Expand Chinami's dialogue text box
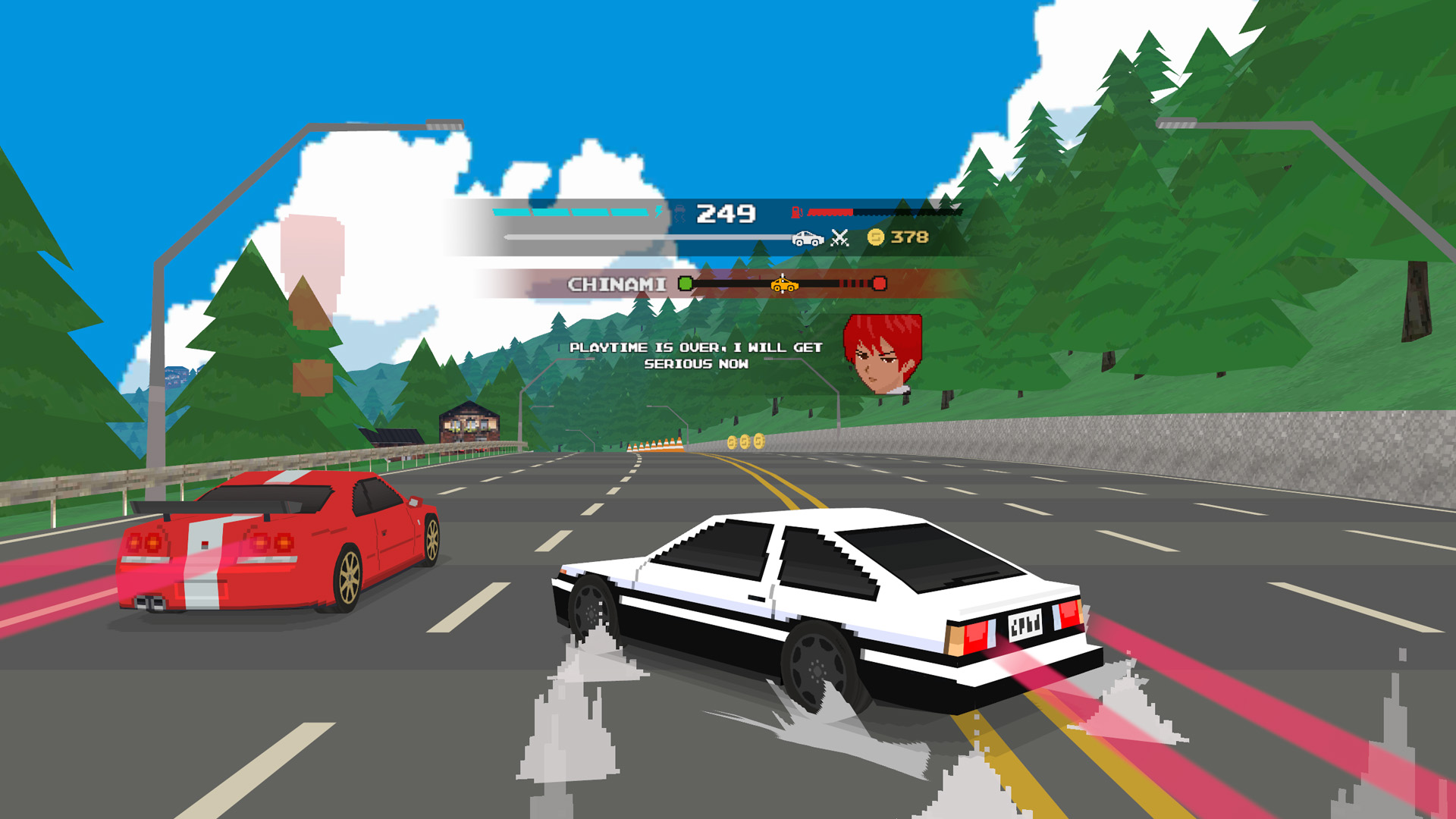 [x=698, y=358]
